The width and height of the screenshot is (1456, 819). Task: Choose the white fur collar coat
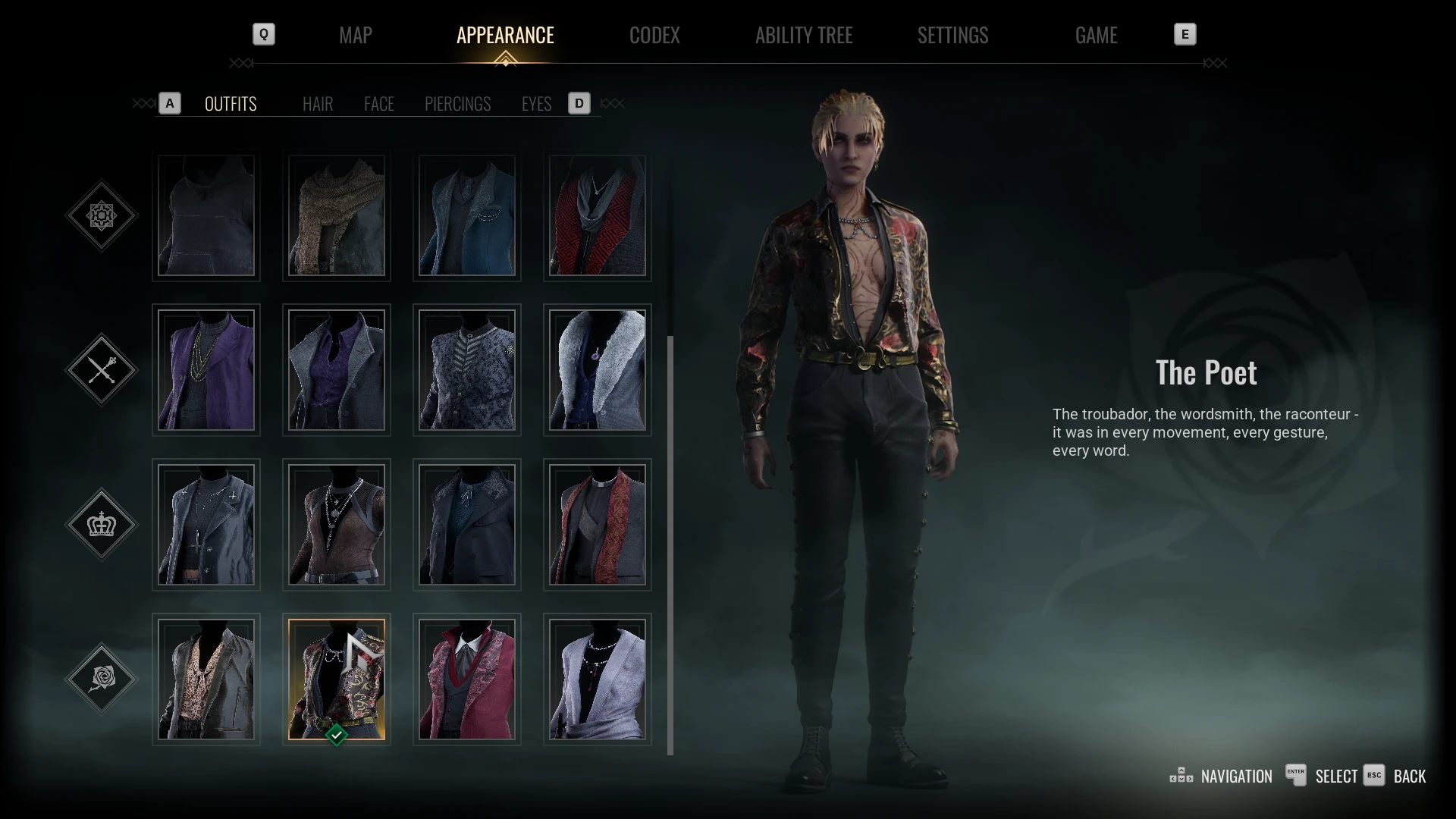(598, 370)
